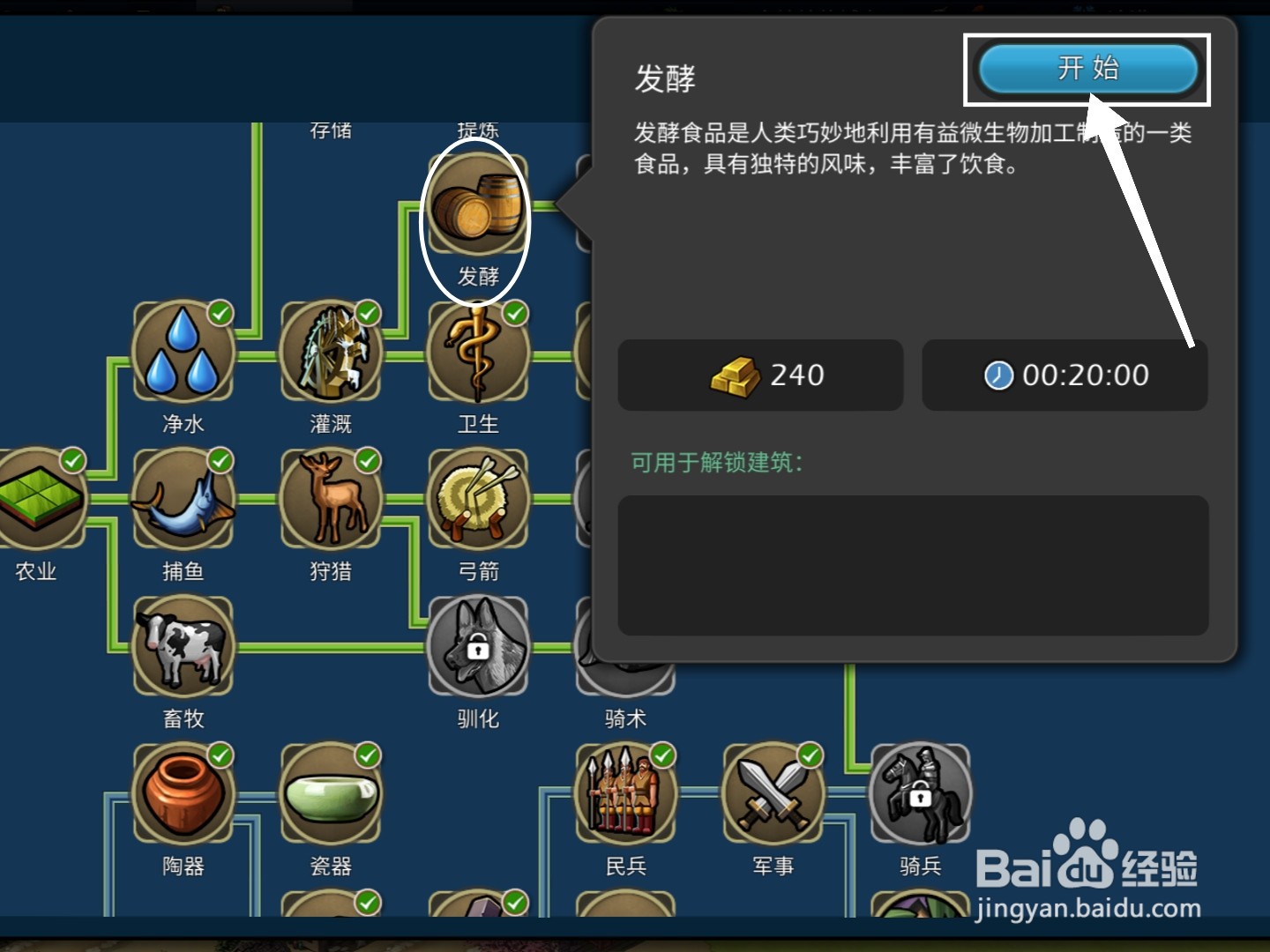Select the 弓箭 archery tech icon
The height and width of the screenshot is (952, 1270).
(x=477, y=500)
